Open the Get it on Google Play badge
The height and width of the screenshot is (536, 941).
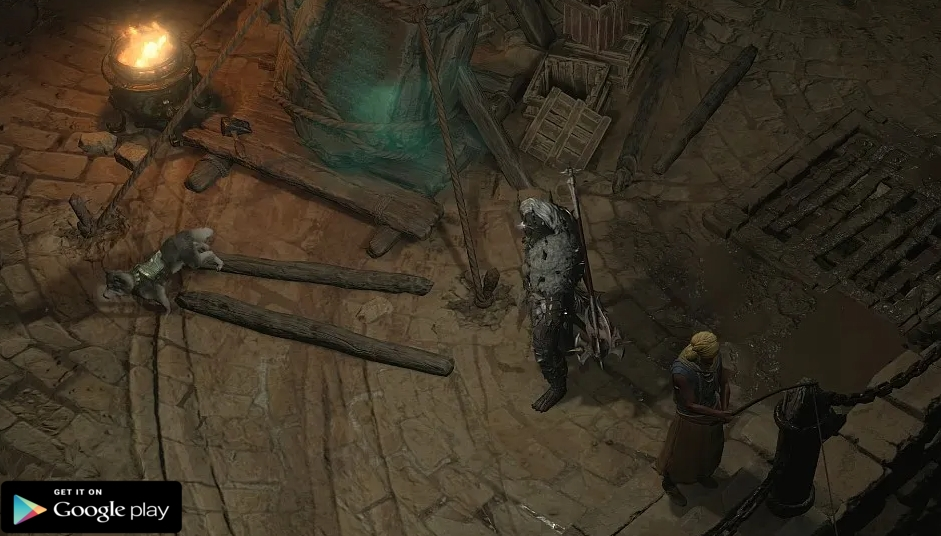(91, 507)
